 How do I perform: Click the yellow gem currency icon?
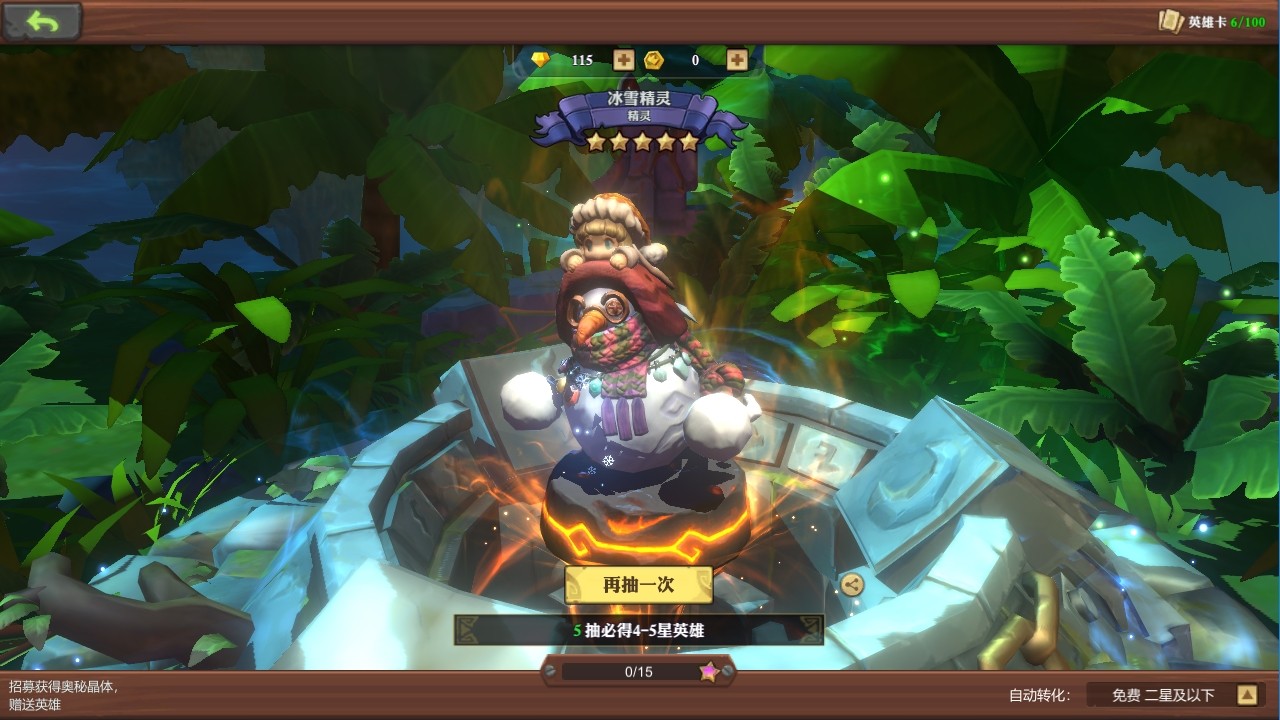click(x=541, y=60)
